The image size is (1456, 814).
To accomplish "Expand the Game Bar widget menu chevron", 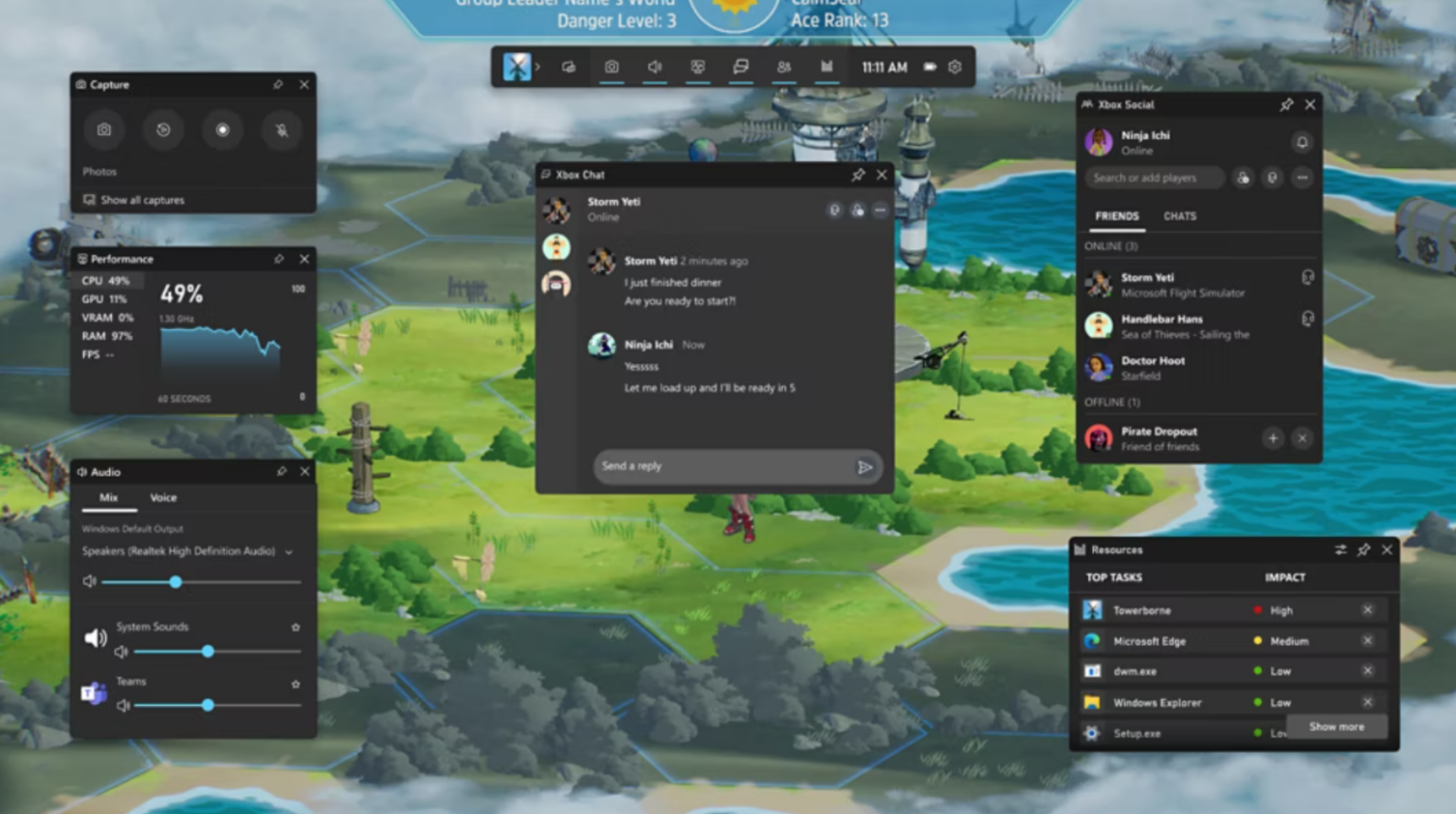I will coord(538,67).
